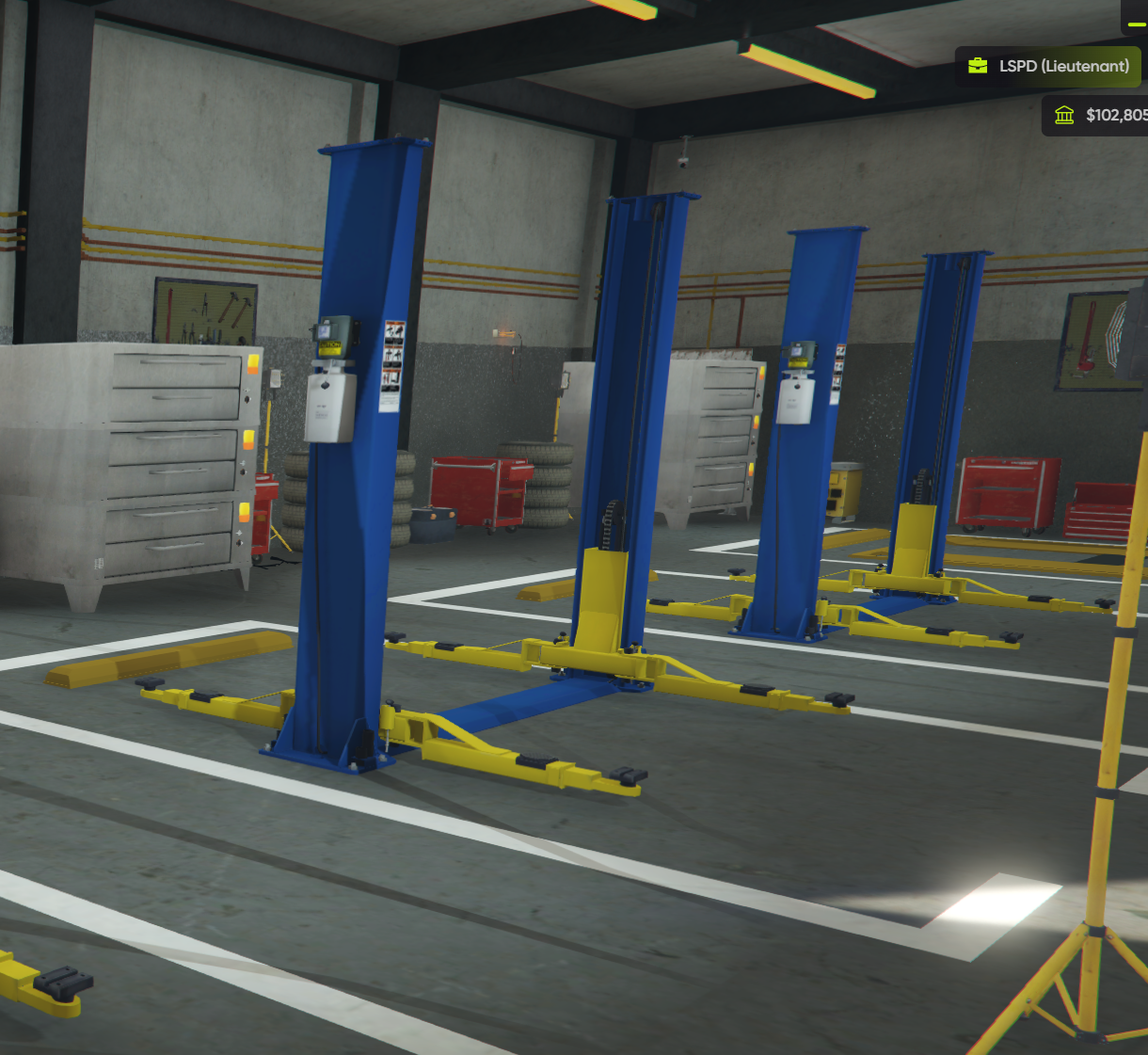Select the bank building icon

(x=1064, y=116)
